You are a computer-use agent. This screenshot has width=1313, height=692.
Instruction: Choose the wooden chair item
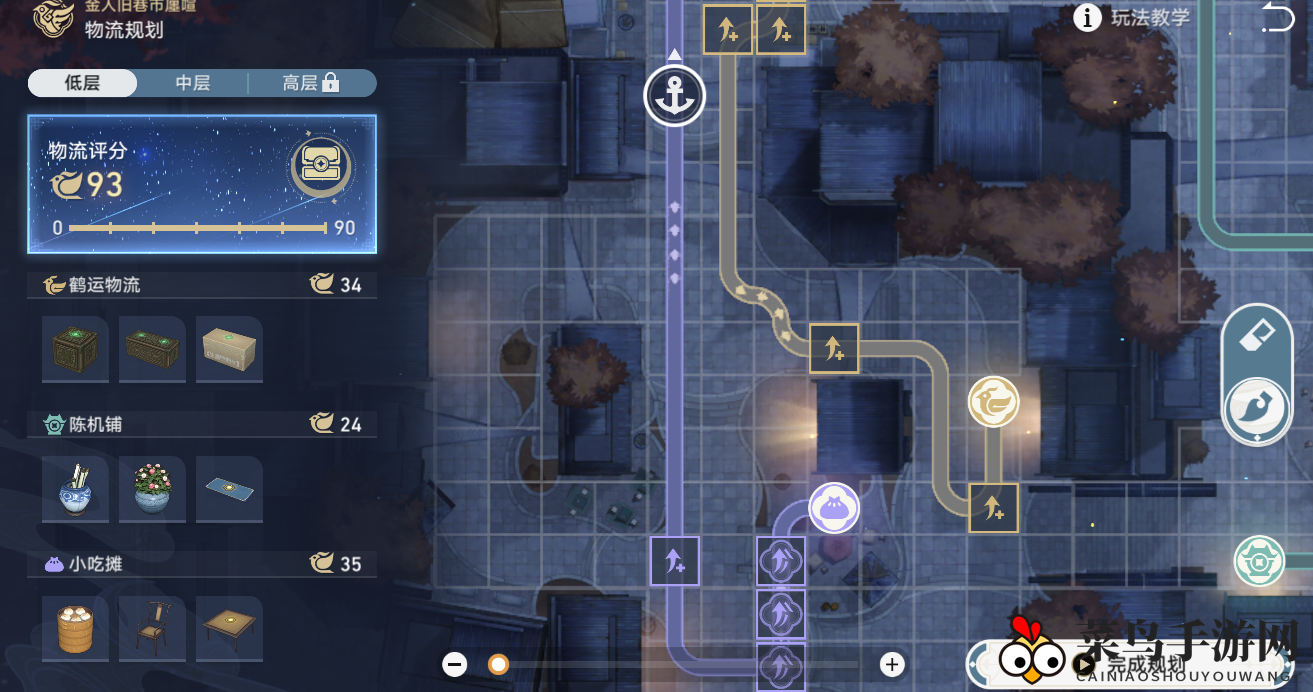tap(152, 629)
